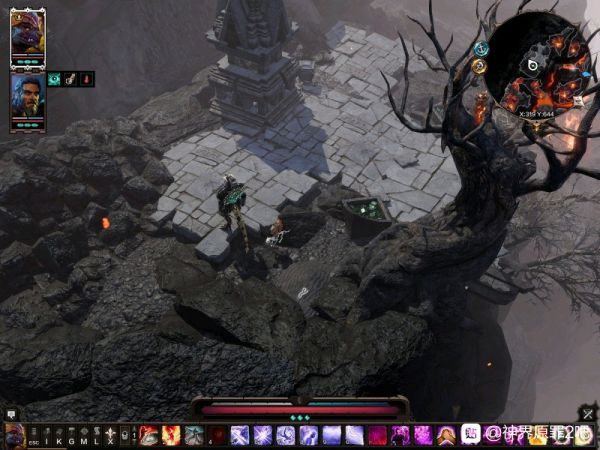Open the skills panel K button
Viewport: 600px width, 450px height.
(58, 436)
